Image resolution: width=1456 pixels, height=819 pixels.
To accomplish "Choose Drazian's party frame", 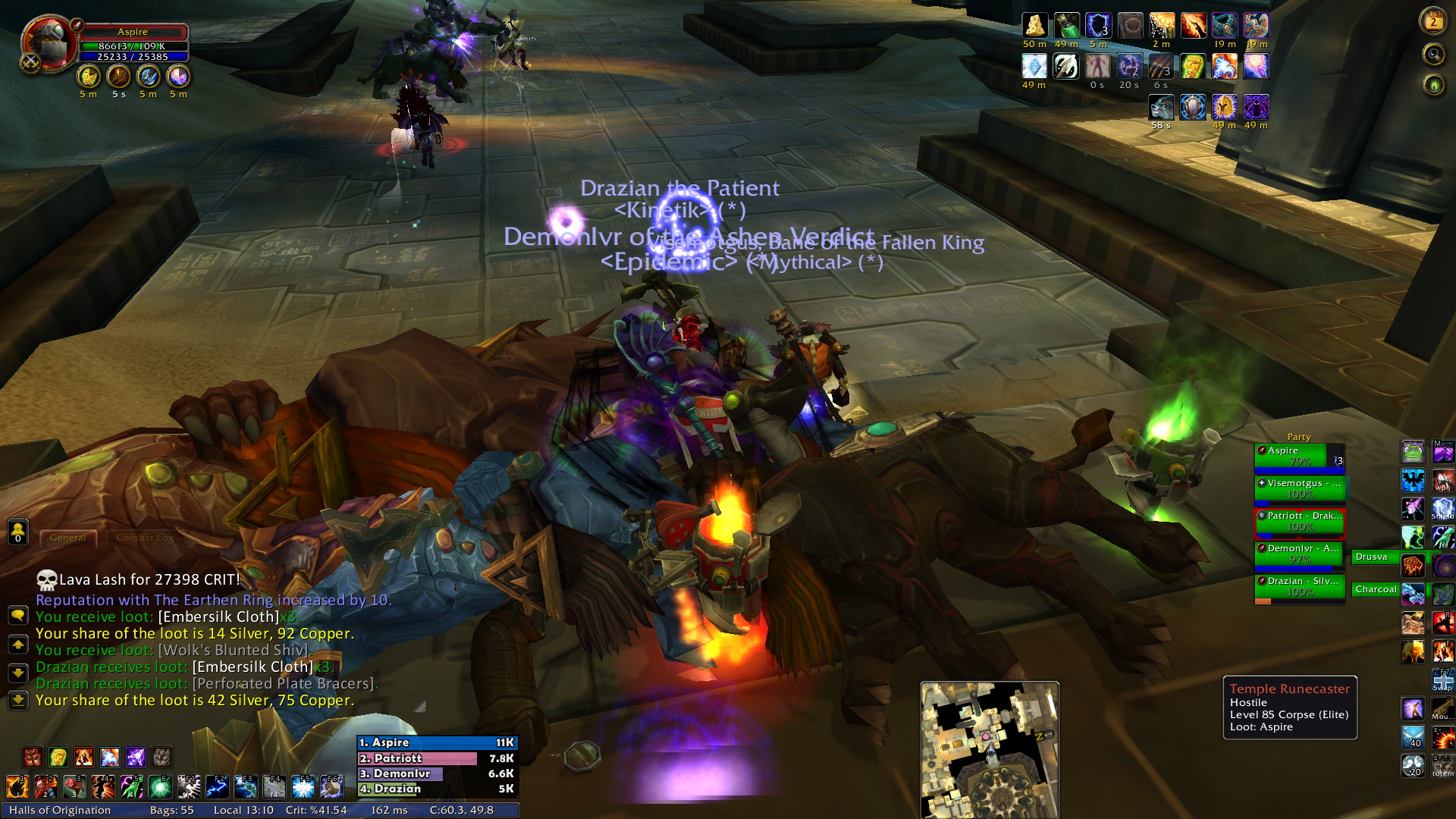I will click(x=1300, y=586).
